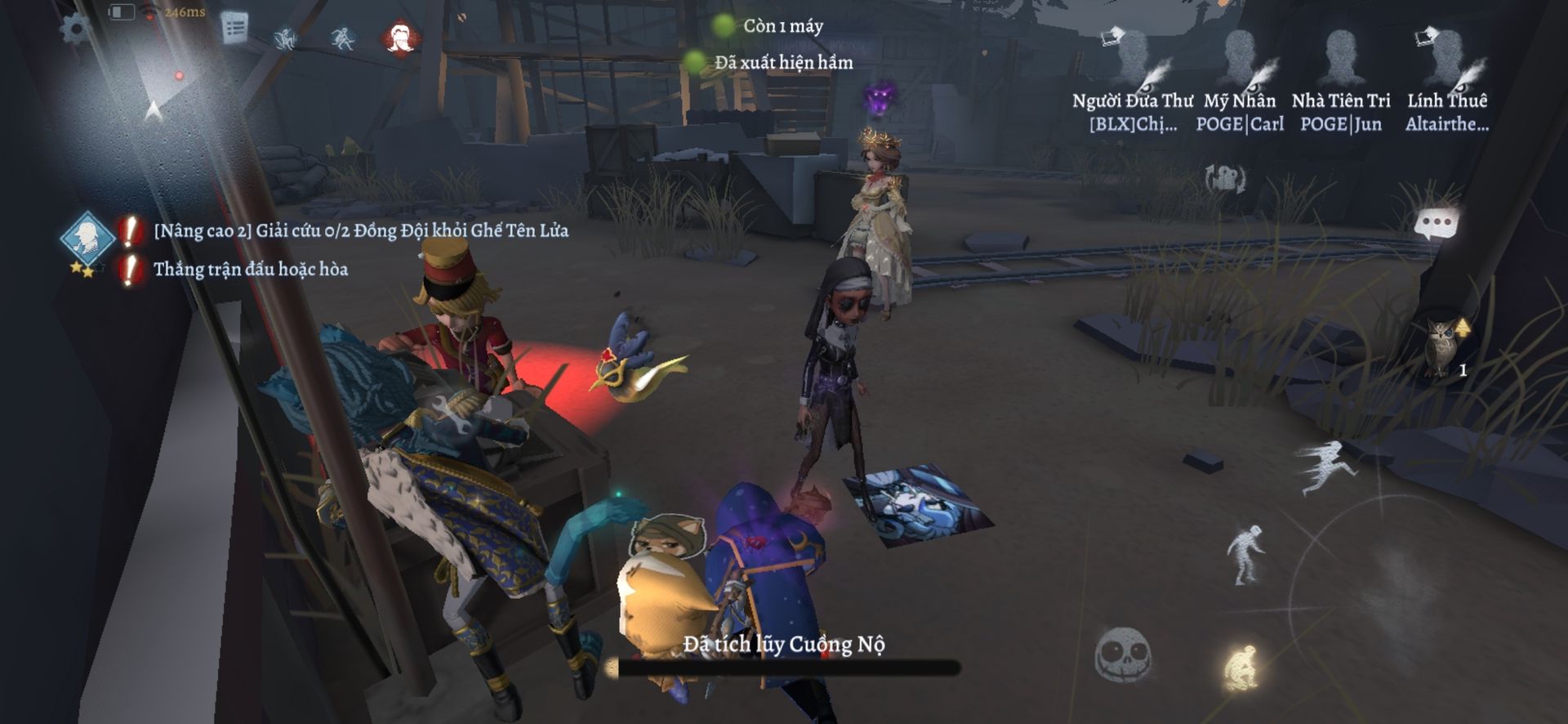This screenshot has width=1568, height=724.
Task: Tap the running figure trait icon
Action: [x=343, y=38]
